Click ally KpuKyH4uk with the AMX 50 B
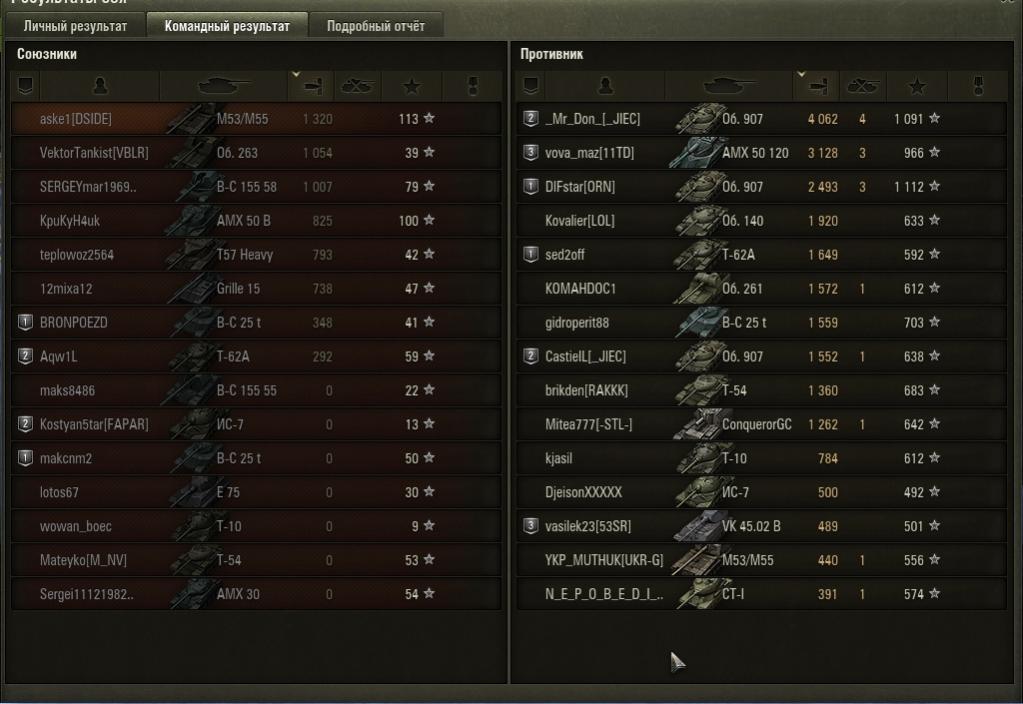The width and height of the screenshot is (1023, 704). click(255, 221)
